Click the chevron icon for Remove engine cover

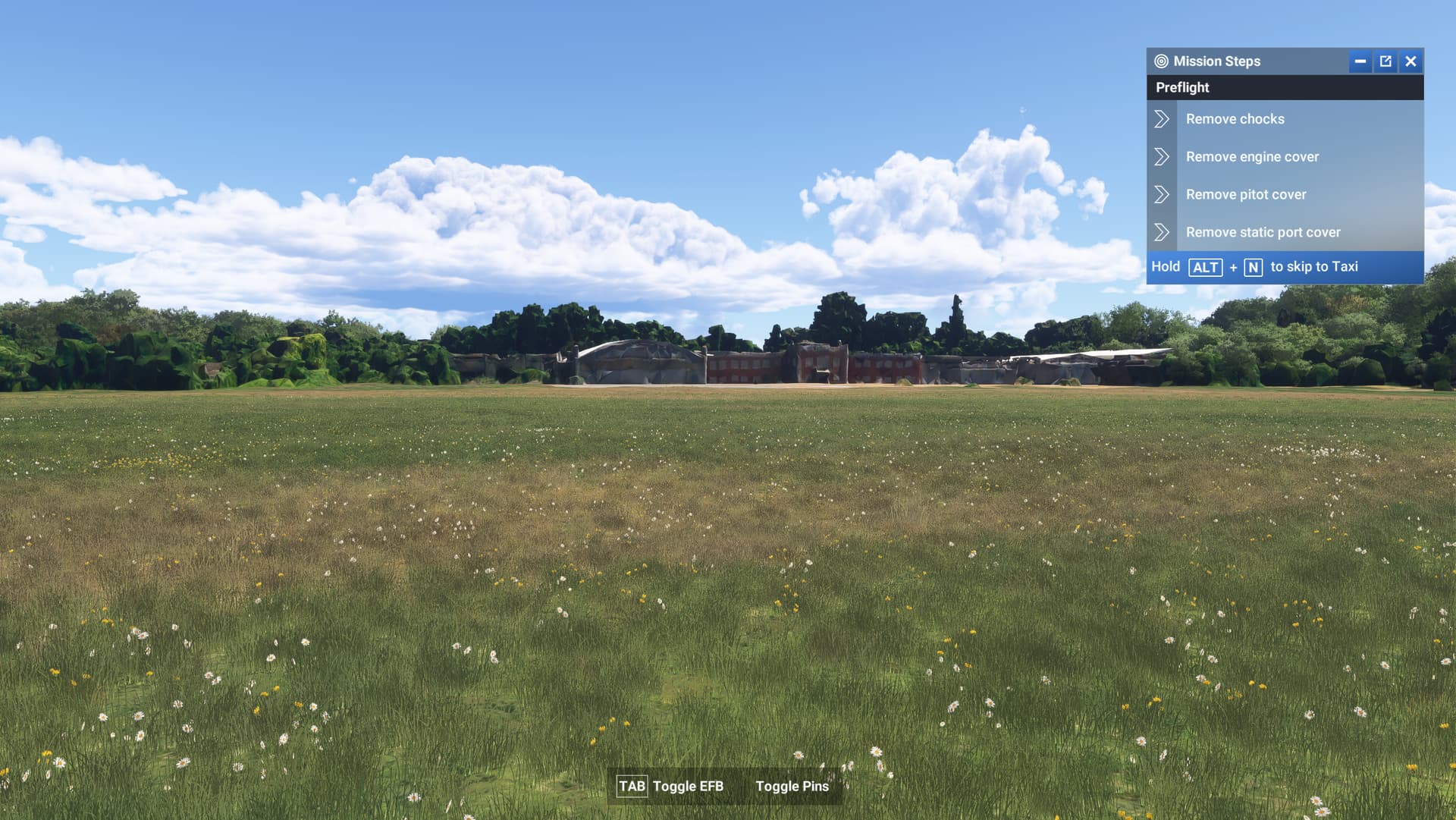click(1162, 156)
